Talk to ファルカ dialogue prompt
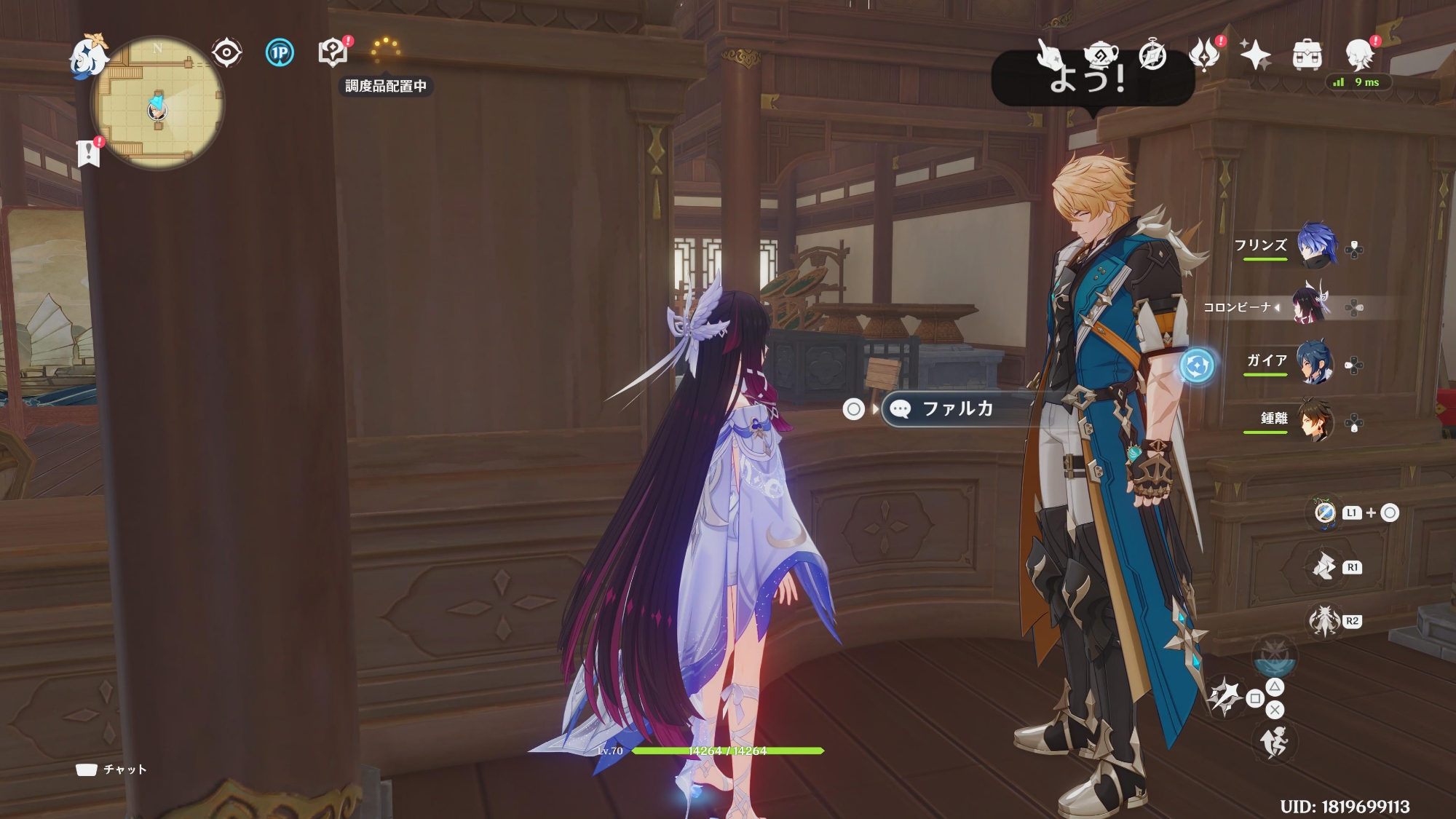This screenshot has height=819, width=1456. [x=957, y=408]
